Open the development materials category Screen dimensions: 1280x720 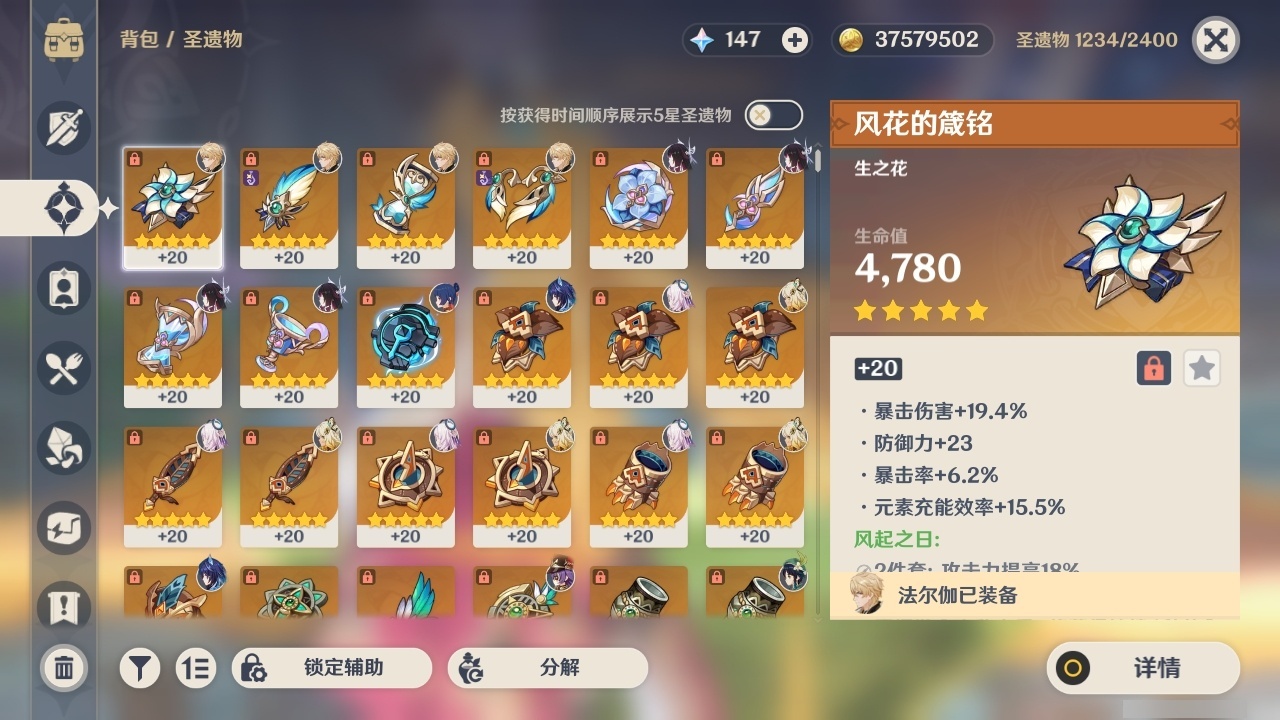(63, 448)
